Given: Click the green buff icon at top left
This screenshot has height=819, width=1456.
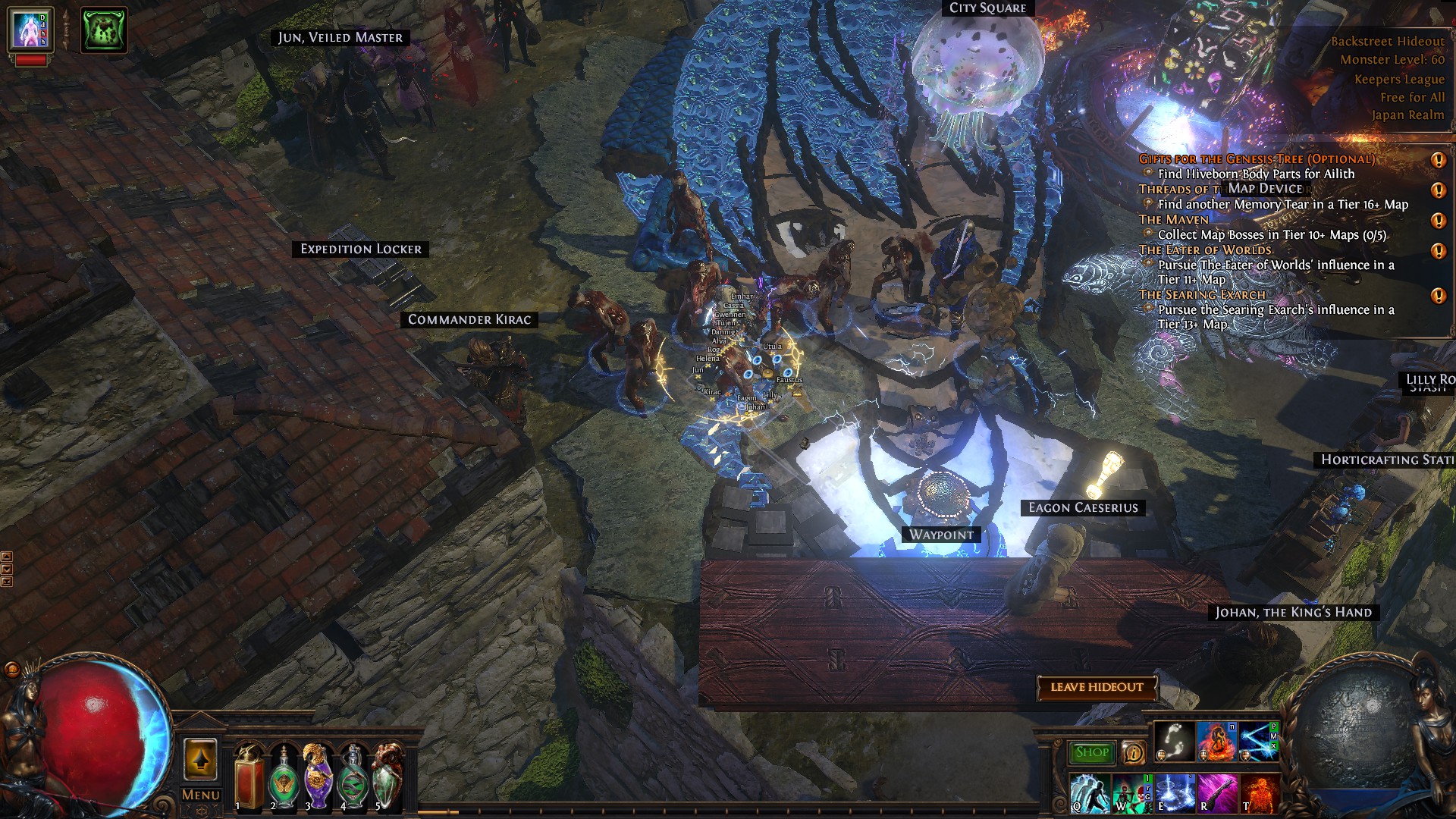Looking at the screenshot, I should point(104,30).
